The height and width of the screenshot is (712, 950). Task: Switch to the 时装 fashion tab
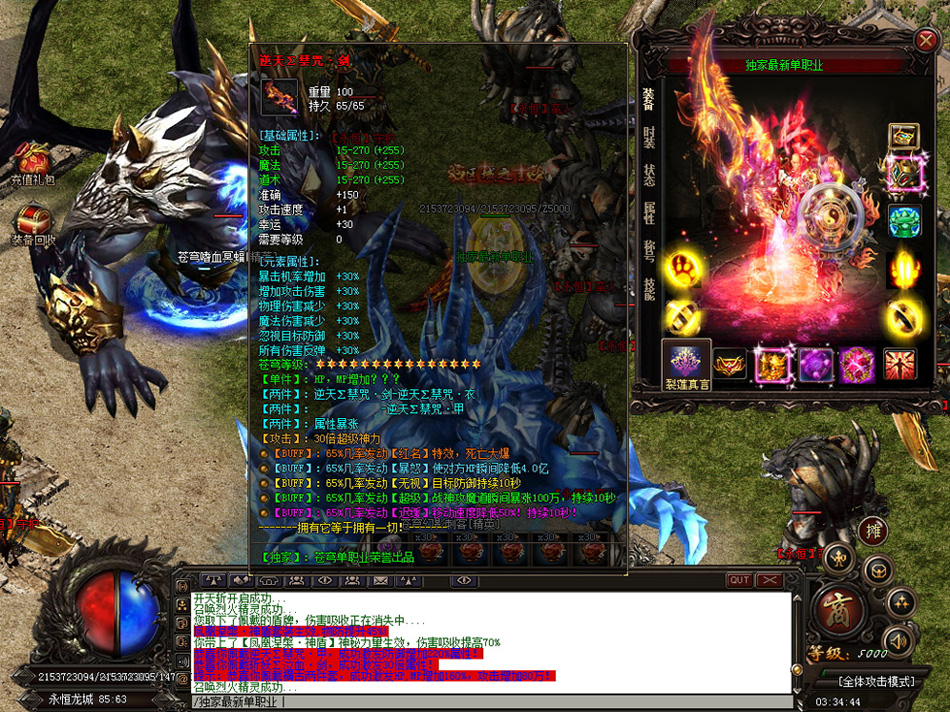click(x=649, y=137)
